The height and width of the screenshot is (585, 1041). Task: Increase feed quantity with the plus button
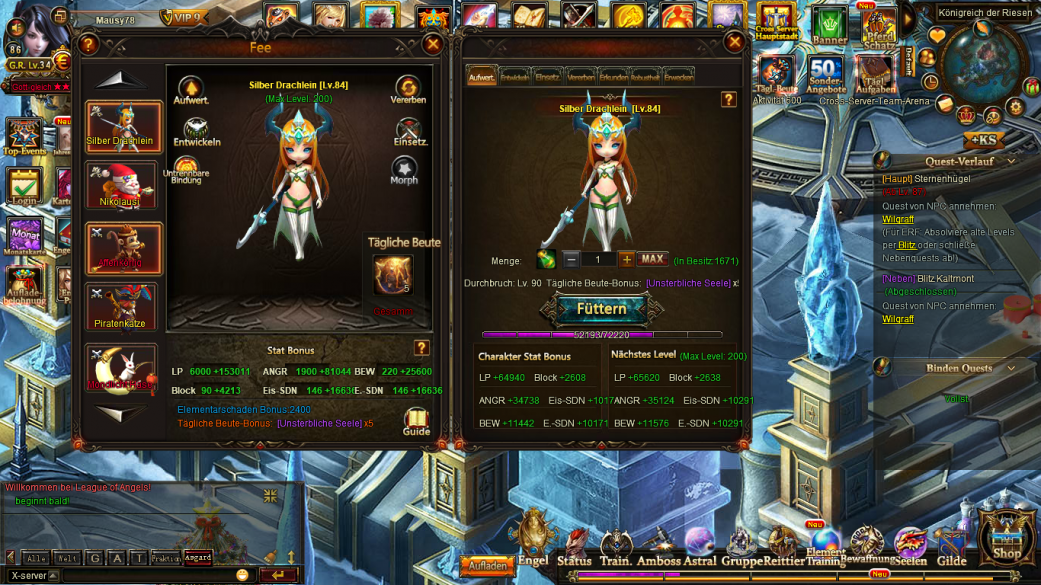tap(626, 260)
